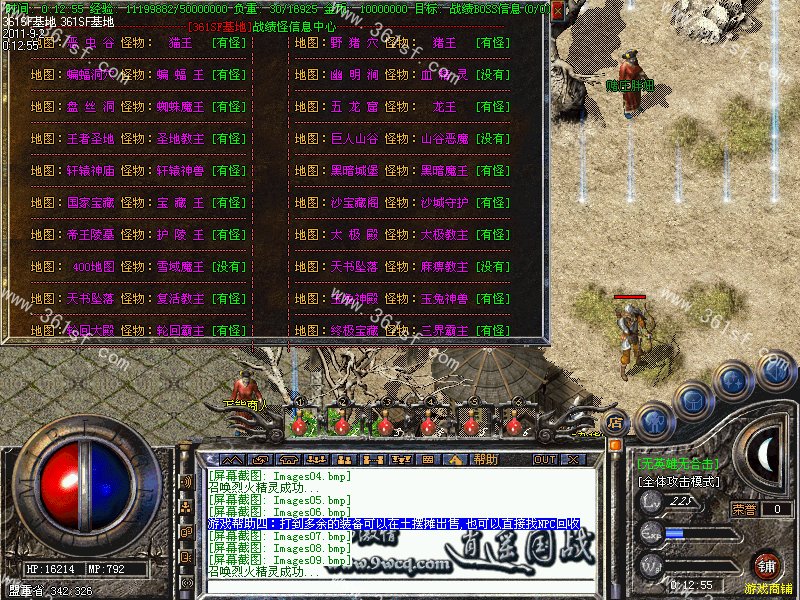This screenshot has width=800, height=600.
Task: Select the 国家宝藏 宝藏王 boss row
Action: (138, 203)
